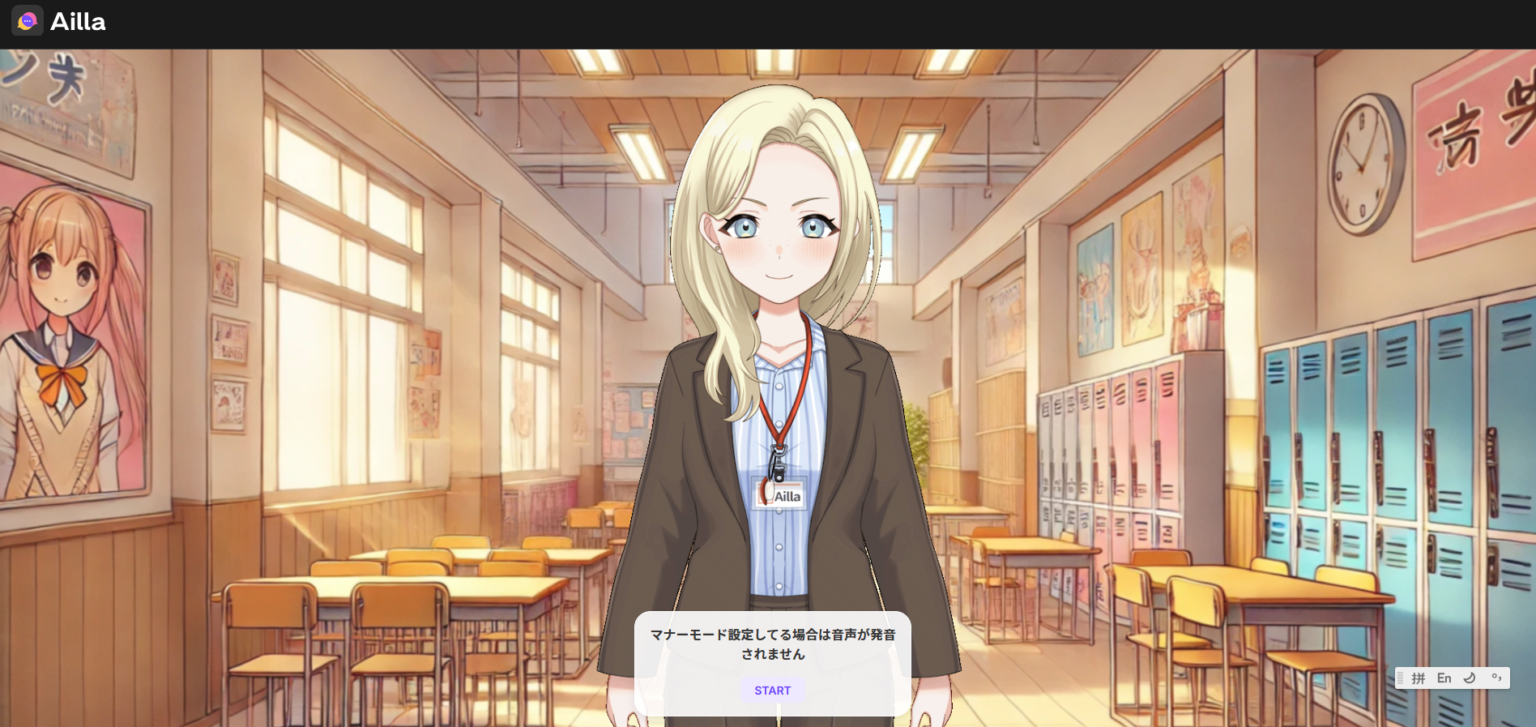Toggle English input mode with the En button
This screenshot has height=727, width=1536.
(x=1444, y=678)
